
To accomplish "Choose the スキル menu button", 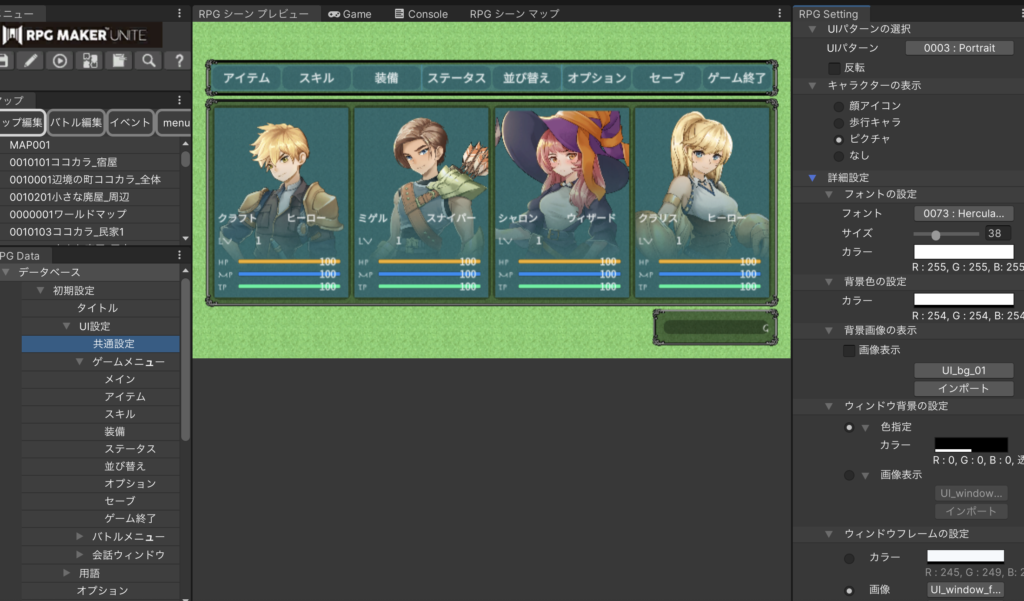I will tap(316, 78).
